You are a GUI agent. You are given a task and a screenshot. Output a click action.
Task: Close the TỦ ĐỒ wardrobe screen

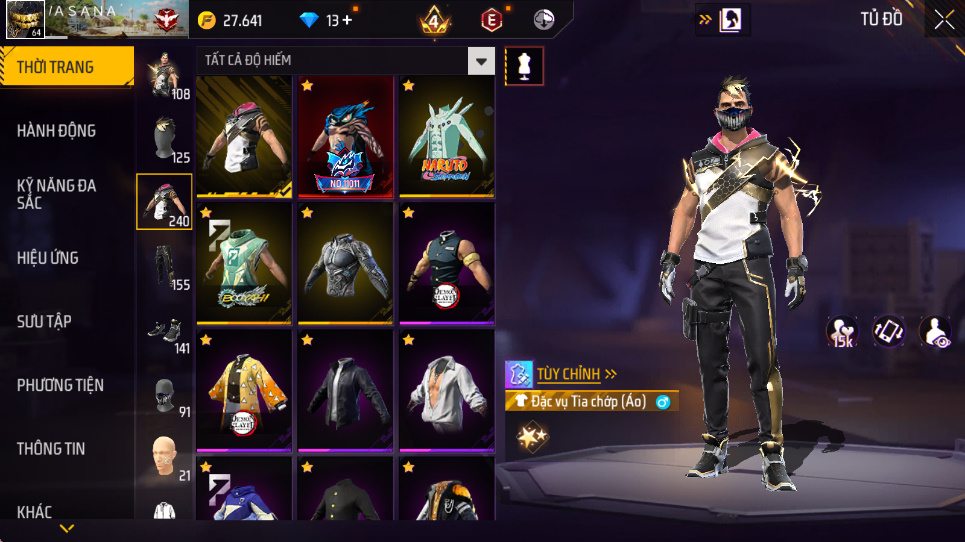click(x=944, y=19)
